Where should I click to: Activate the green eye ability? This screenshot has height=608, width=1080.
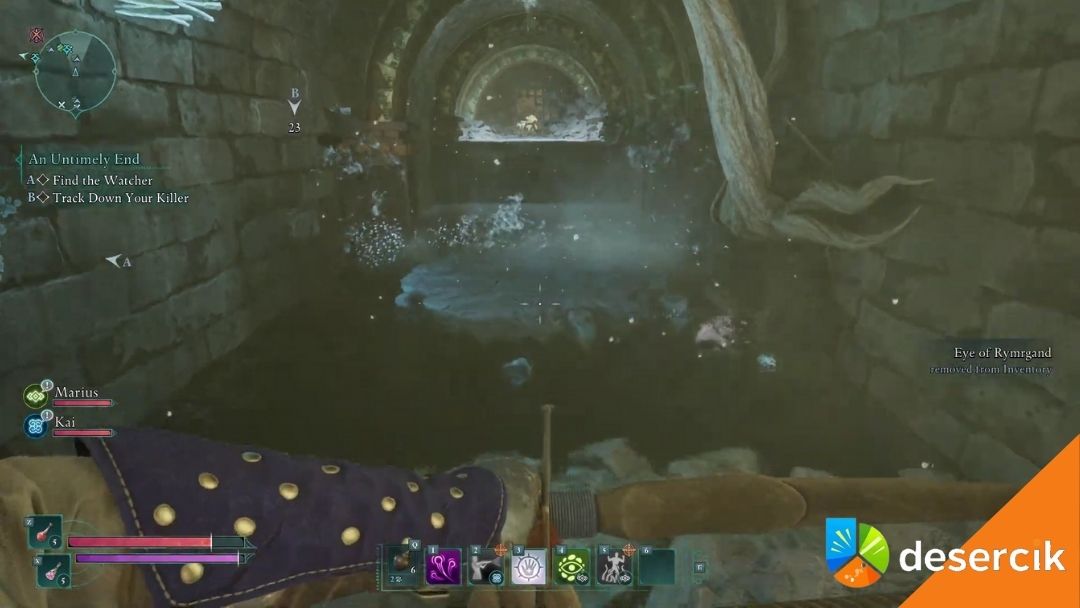tap(572, 567)
